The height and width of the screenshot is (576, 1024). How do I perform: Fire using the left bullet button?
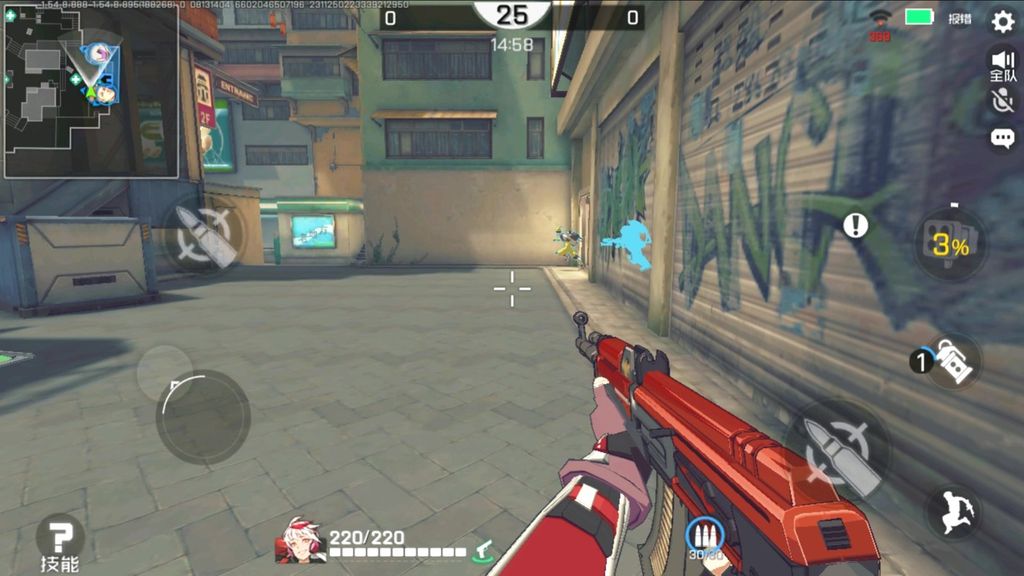(x=203, y=238)
